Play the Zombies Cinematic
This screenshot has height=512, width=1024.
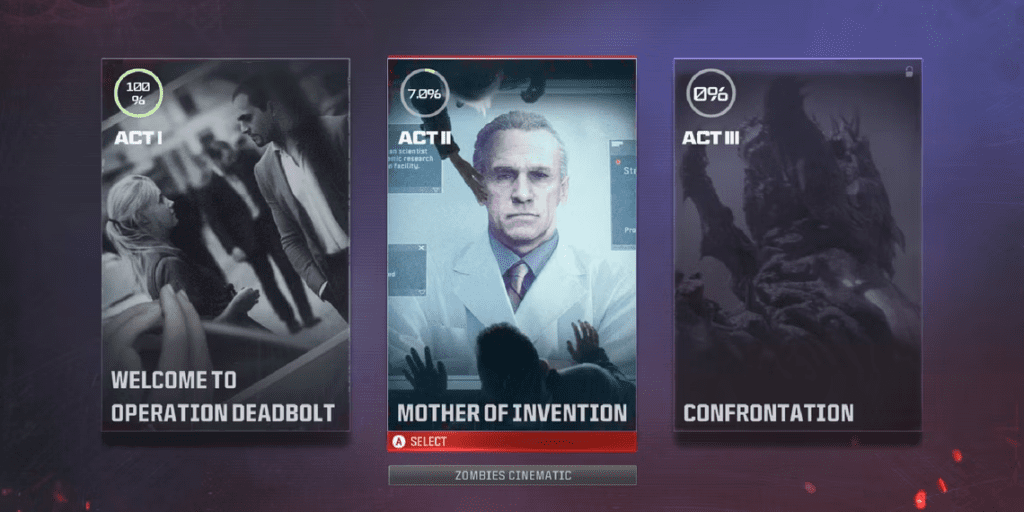coord(512,475)
